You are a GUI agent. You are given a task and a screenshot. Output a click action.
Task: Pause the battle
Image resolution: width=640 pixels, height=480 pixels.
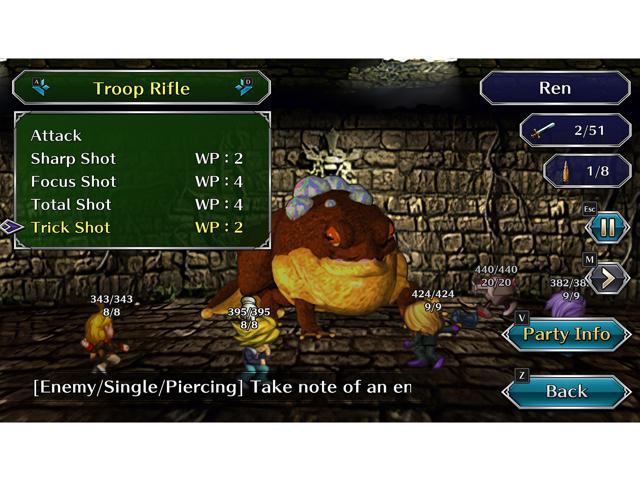(x=608, y=227)
